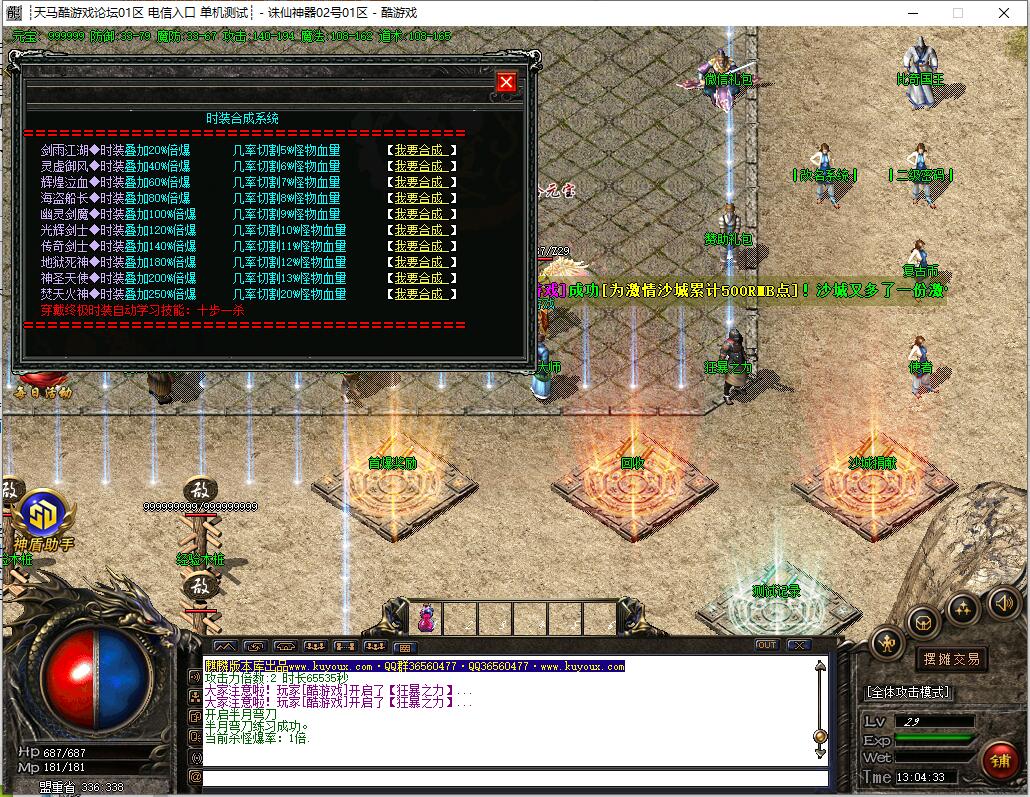Choose 我要合成 for 焚天火神
The height and width of the screenshot is (797, 1030).
point(420,294)
